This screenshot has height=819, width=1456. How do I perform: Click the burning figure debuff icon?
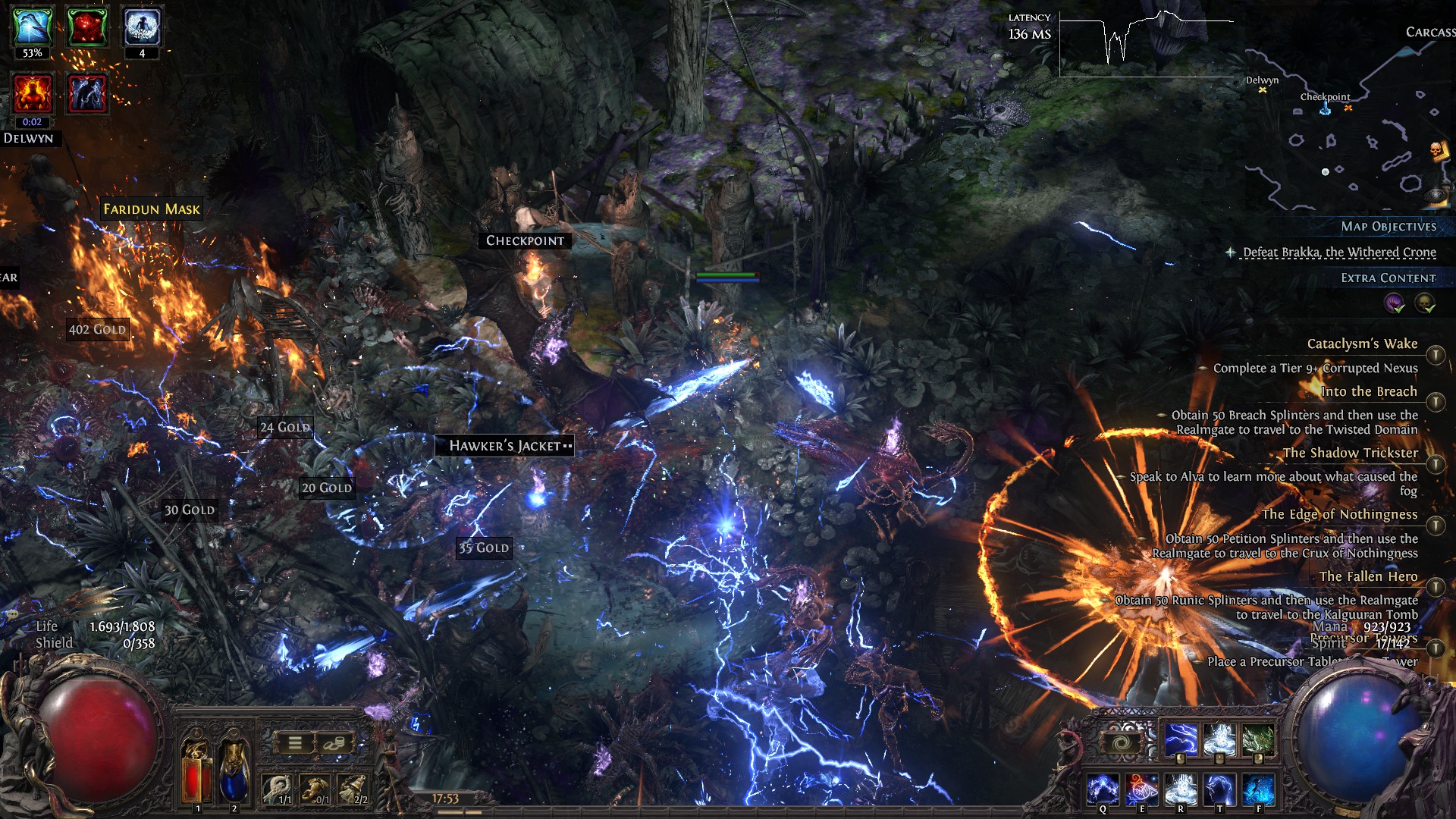click(x=32, y=94)
